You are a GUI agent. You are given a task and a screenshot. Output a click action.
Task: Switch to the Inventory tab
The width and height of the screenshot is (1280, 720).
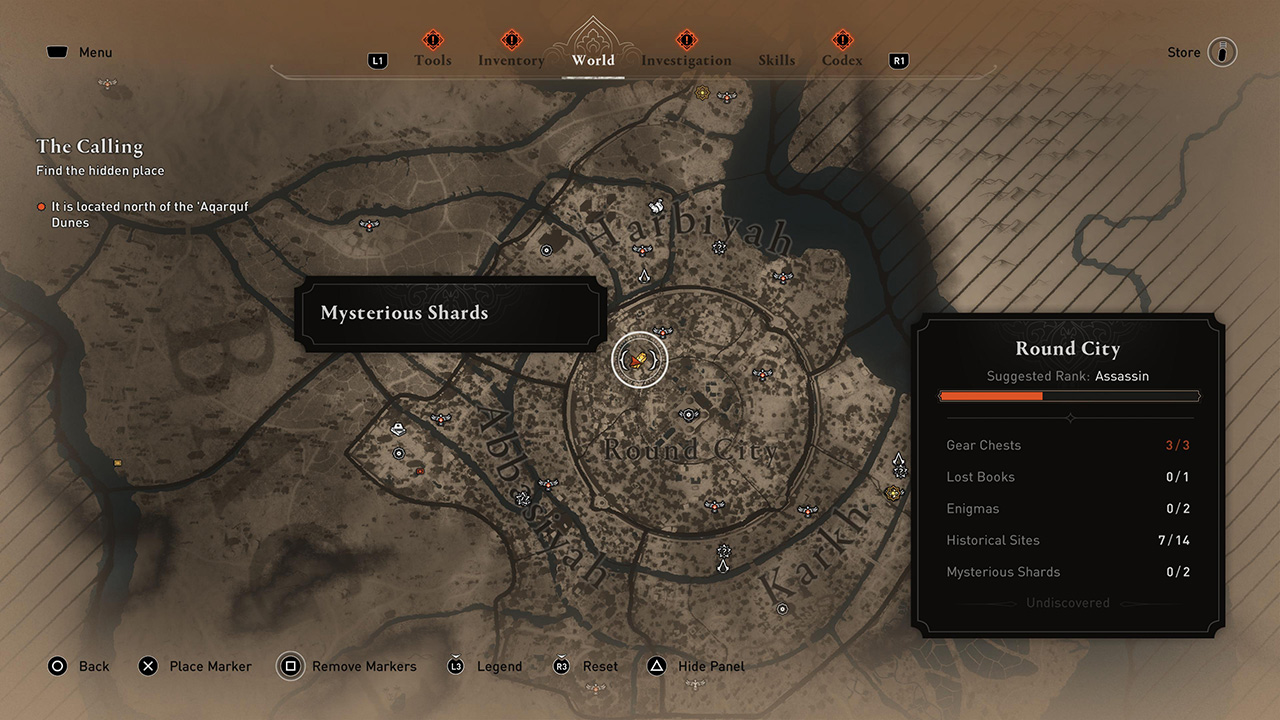(511, 60)
